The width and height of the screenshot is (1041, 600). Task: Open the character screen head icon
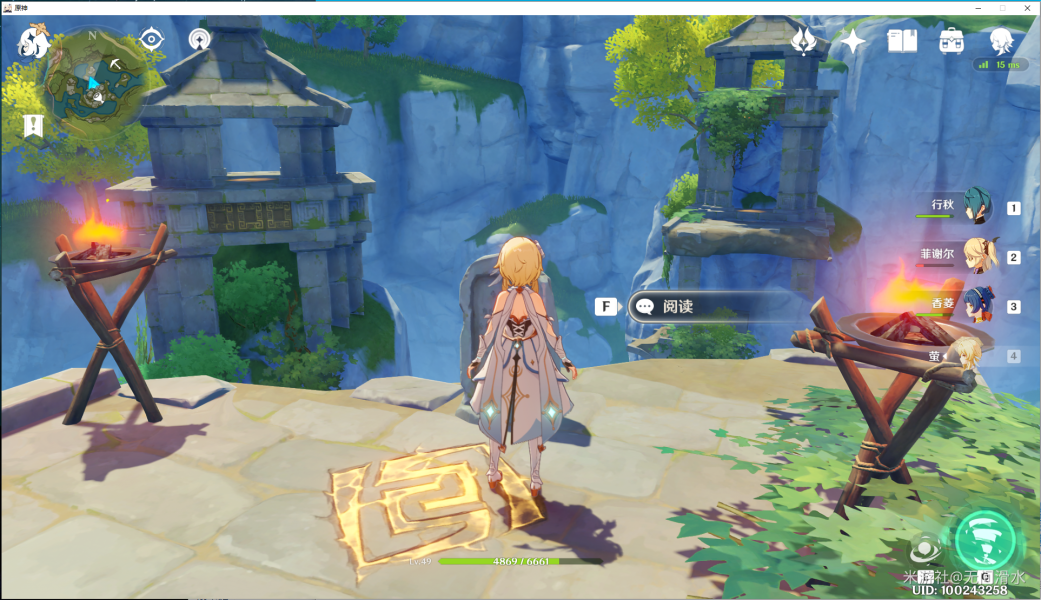1001,41
